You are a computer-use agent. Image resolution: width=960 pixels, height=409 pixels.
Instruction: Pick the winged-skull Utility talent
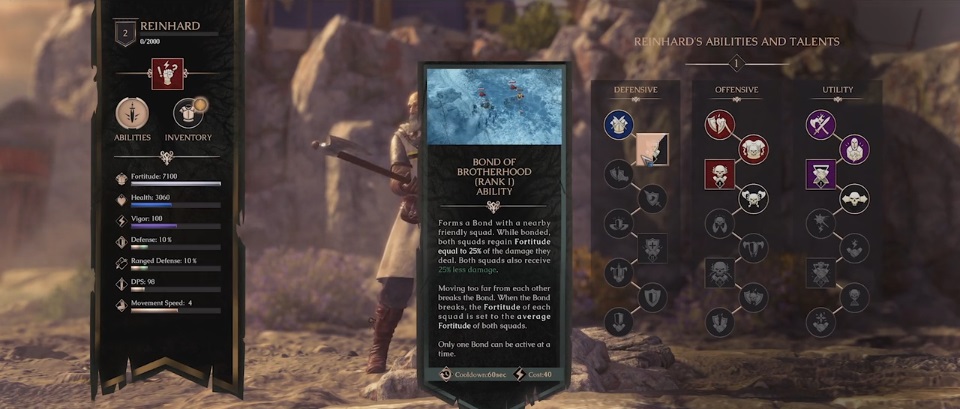[x=853, y=198]
